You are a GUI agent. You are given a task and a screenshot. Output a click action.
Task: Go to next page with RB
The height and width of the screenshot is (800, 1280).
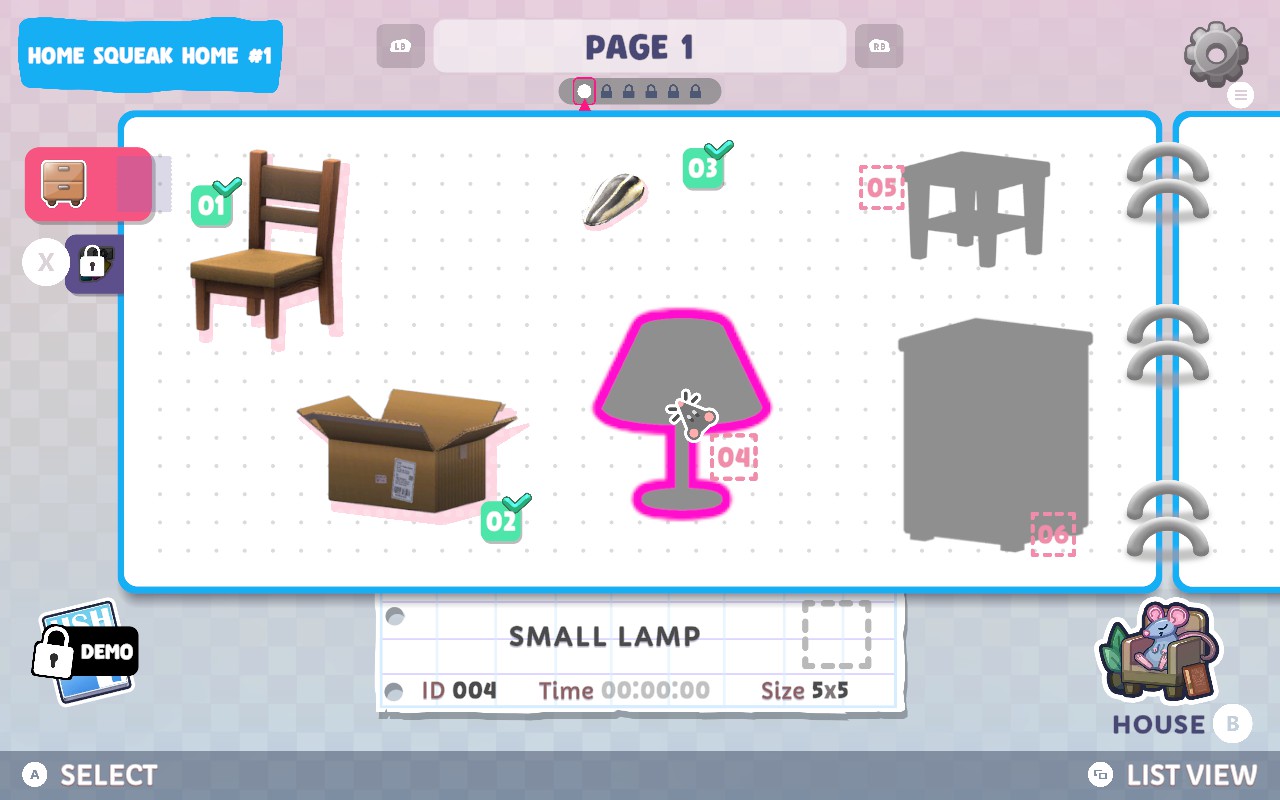click(x=878, y=46)
